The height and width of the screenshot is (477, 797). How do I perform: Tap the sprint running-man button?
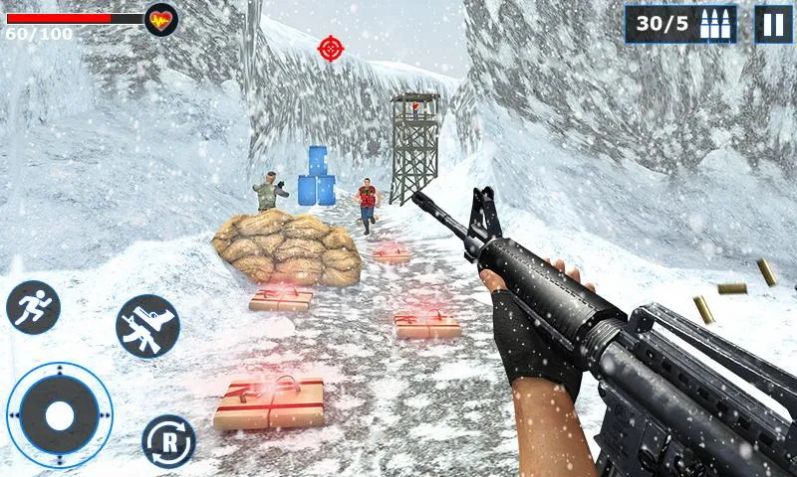[33, 307]
